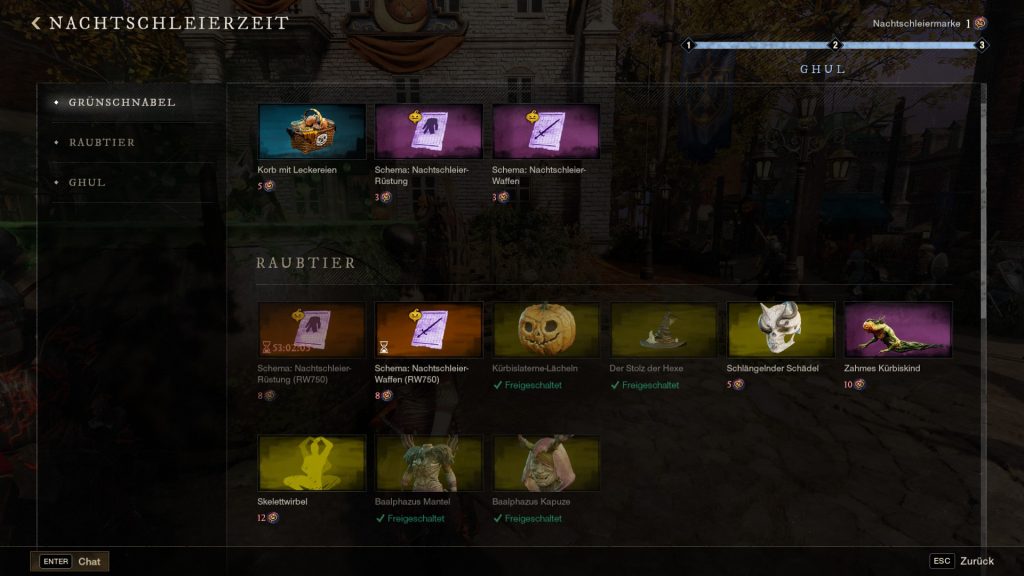The width and height of the screenshot is (1024, 576).
Task: Pick the Skelettwirbel emote tile
Action: 311,463
